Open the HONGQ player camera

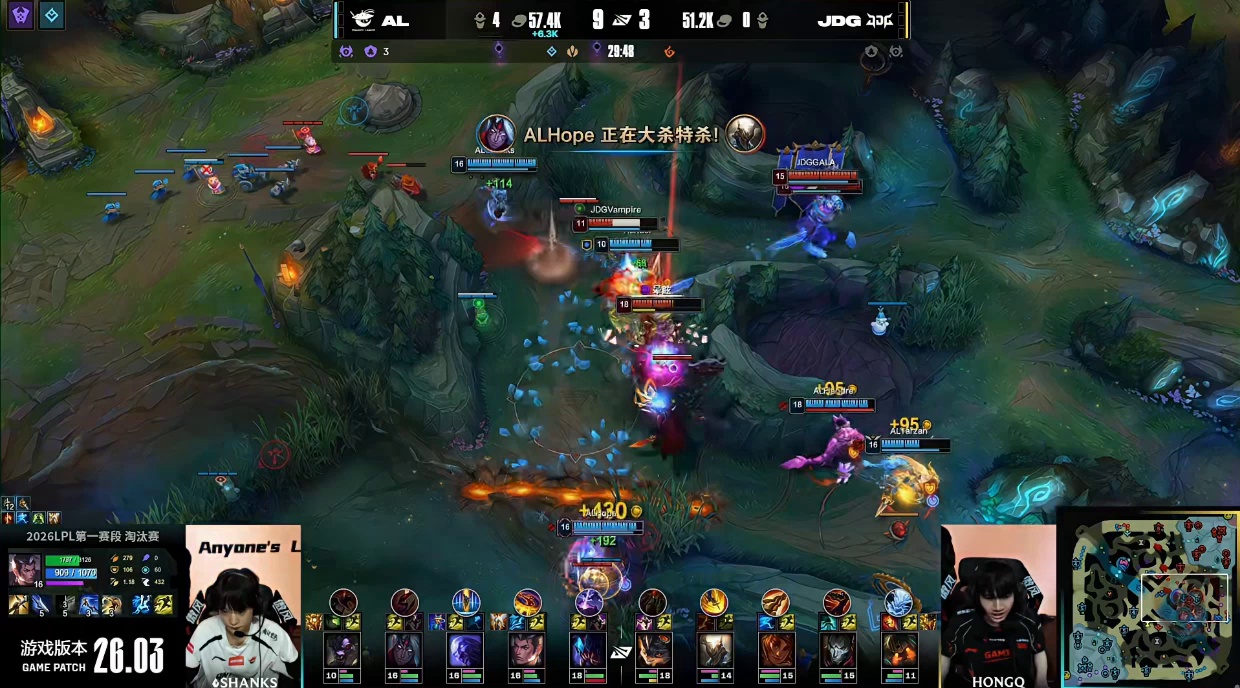pyautogui.click(x=997, y=606)
